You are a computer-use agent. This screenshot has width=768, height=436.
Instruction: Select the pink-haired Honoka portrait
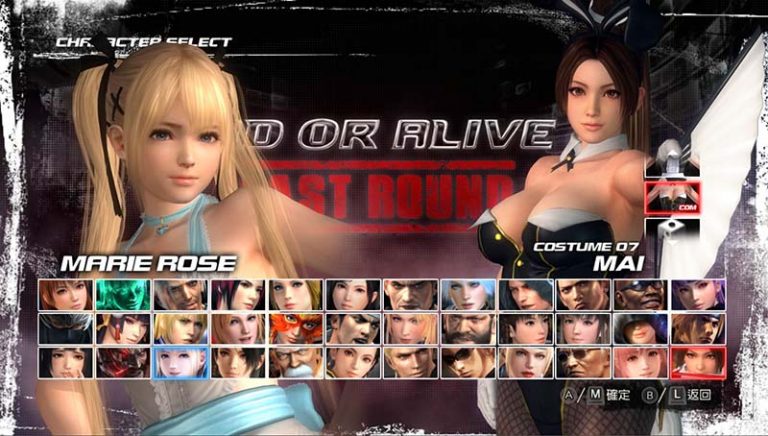[640, 362]
